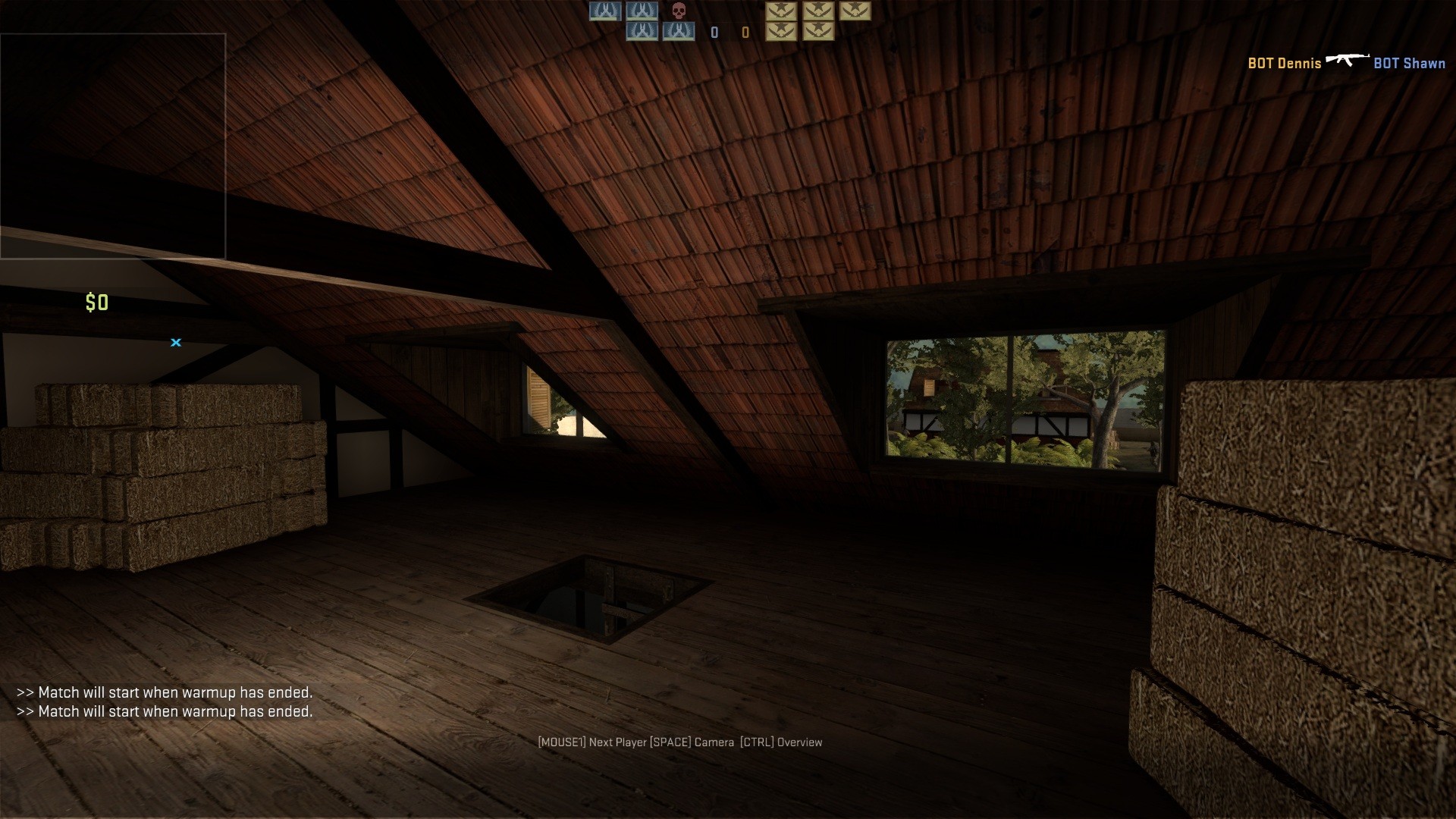Click the [CTRL] Overview spectator option
The image size is (1456, 819).
780,742
